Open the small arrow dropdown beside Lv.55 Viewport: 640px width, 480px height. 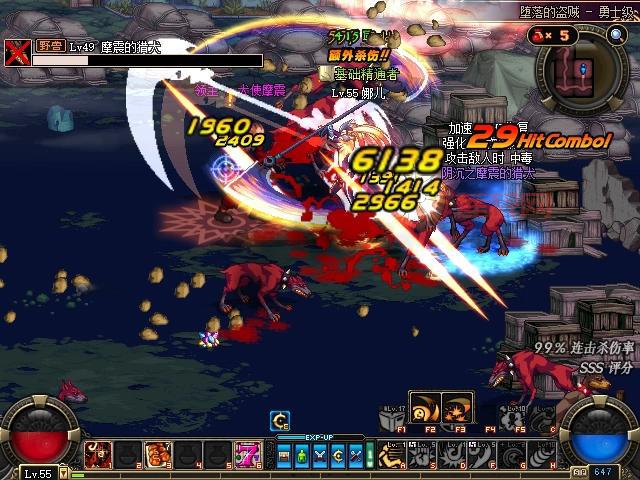(64, 470)
